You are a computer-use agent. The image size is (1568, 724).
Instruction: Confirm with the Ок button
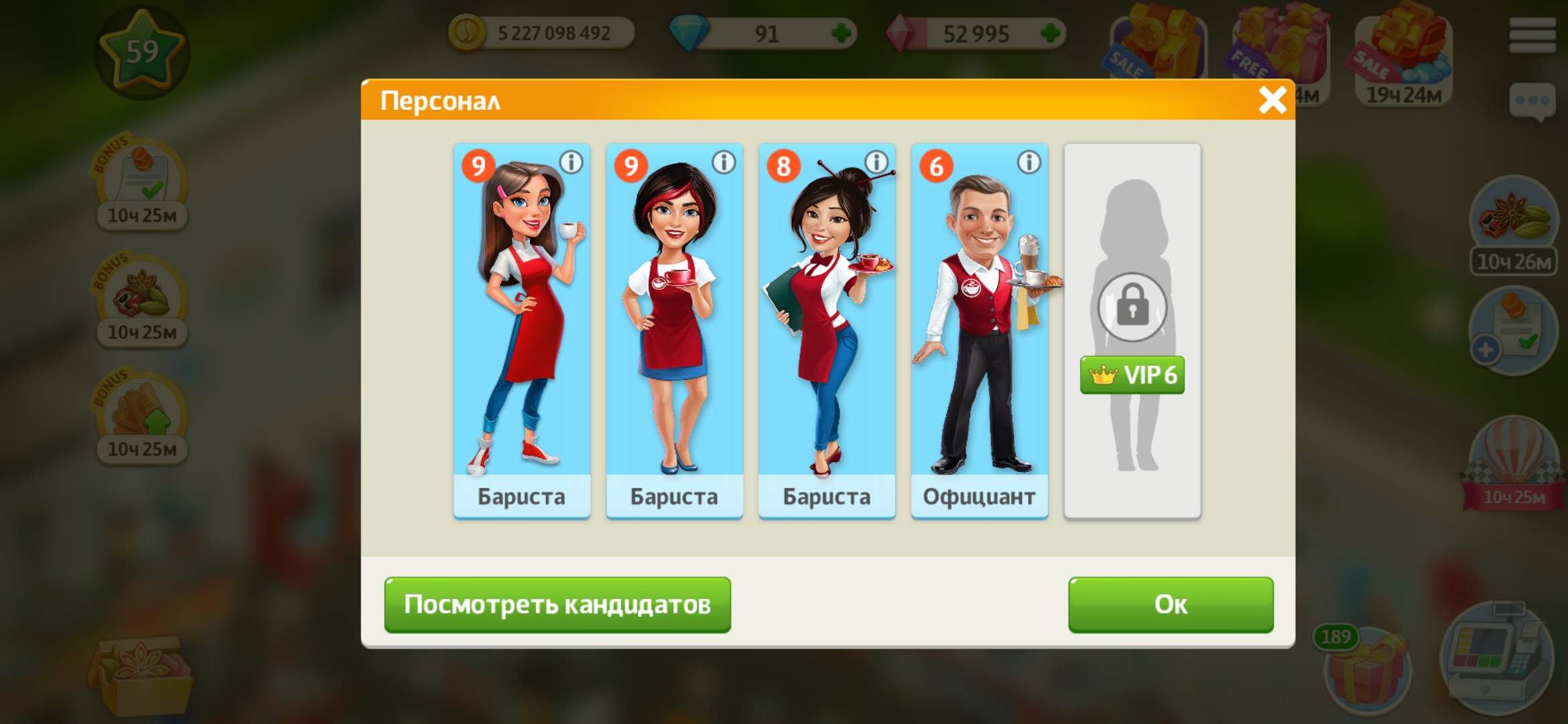point(1170,605)
